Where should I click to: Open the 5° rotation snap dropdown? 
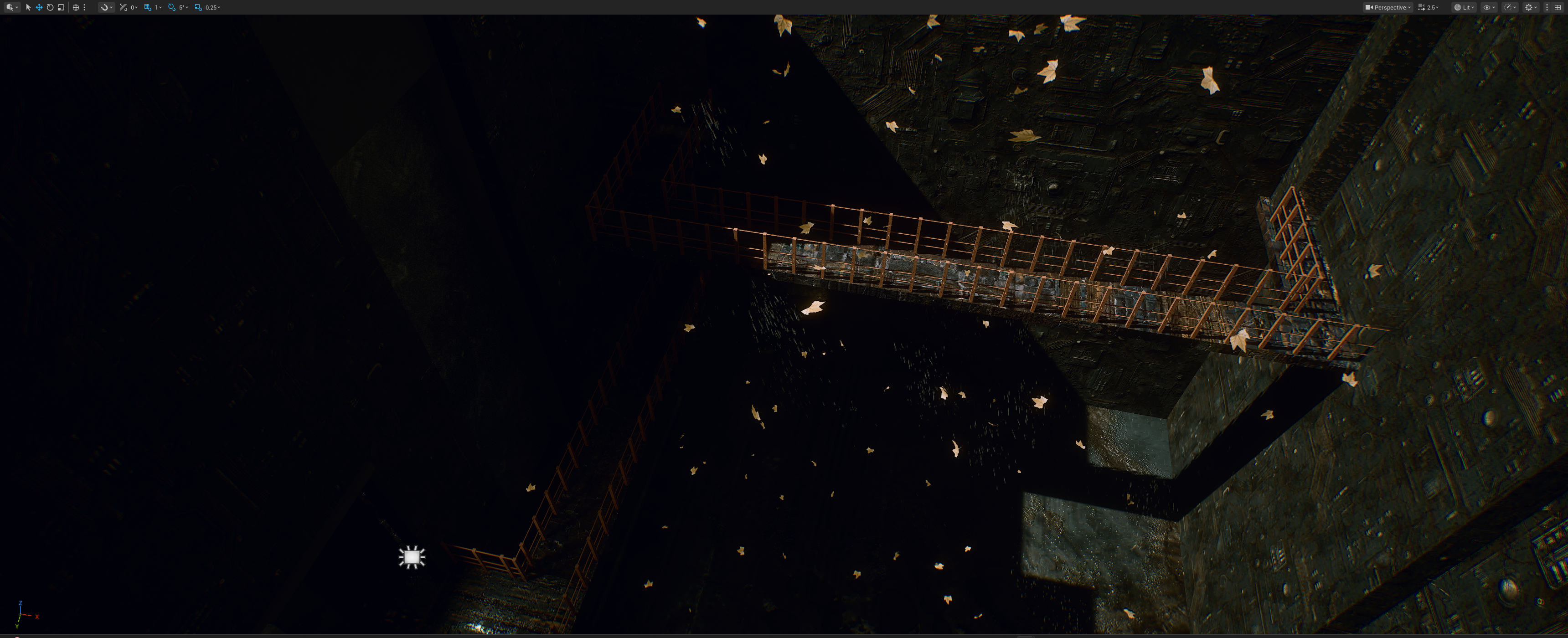point(183,7)
